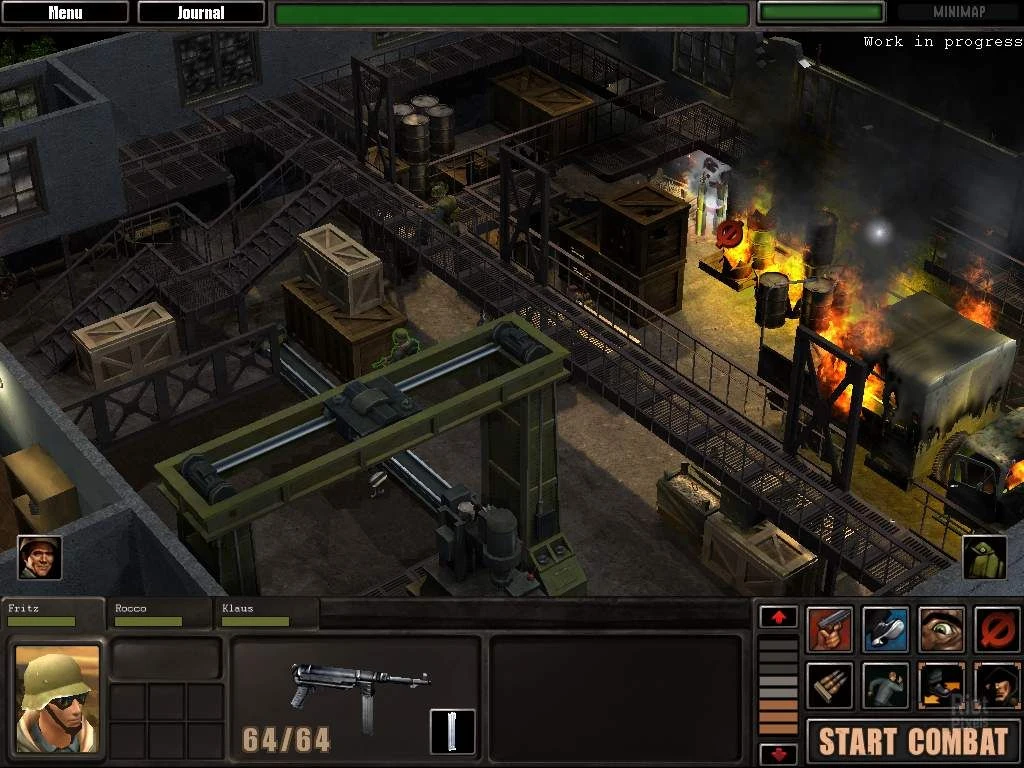Click the red prohibition sign icon
The width and height of the screenshot is (1024, 768).
pos(996,630)
